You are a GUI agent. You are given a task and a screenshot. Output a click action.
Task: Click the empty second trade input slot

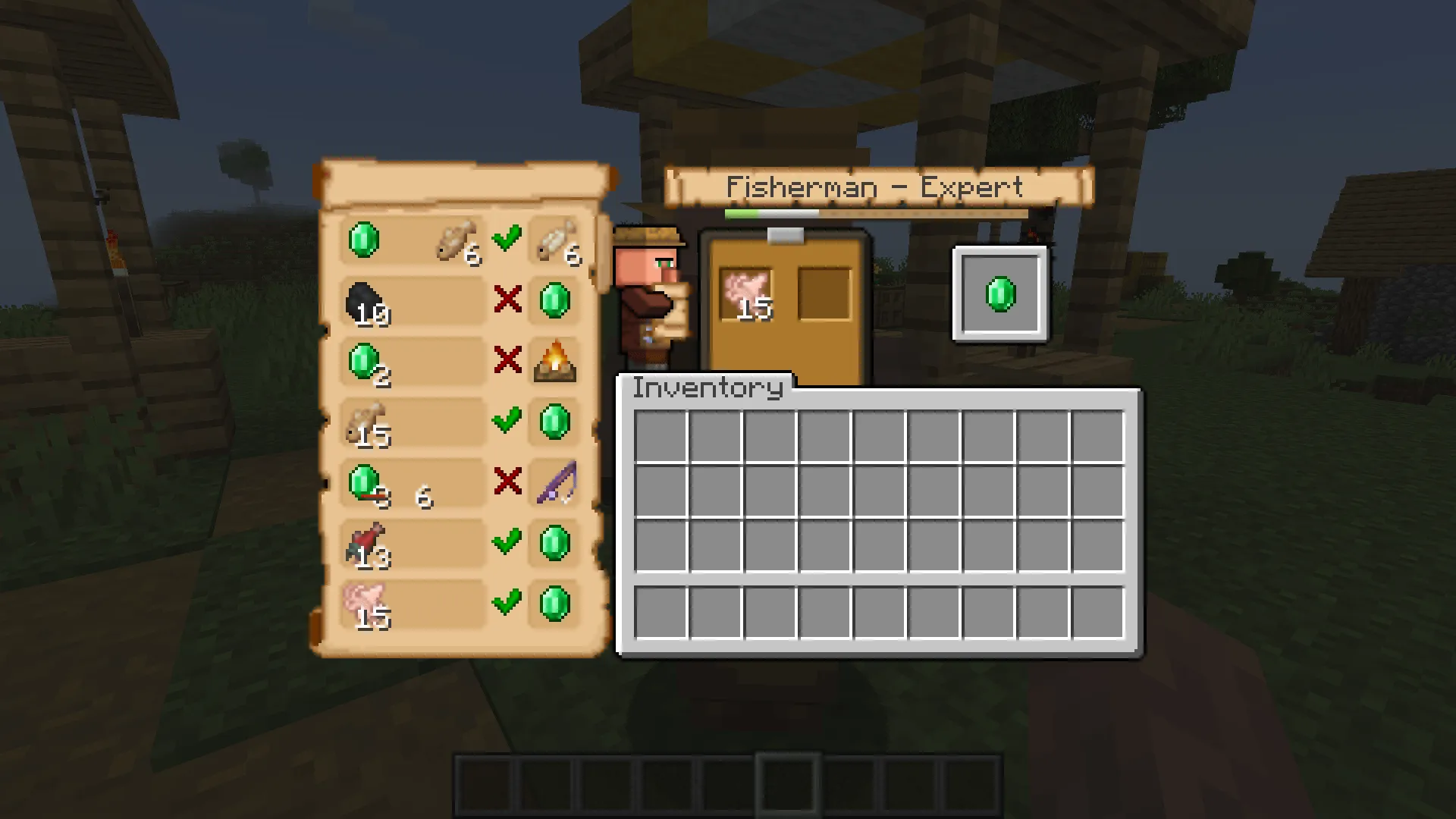coord(827,292)
